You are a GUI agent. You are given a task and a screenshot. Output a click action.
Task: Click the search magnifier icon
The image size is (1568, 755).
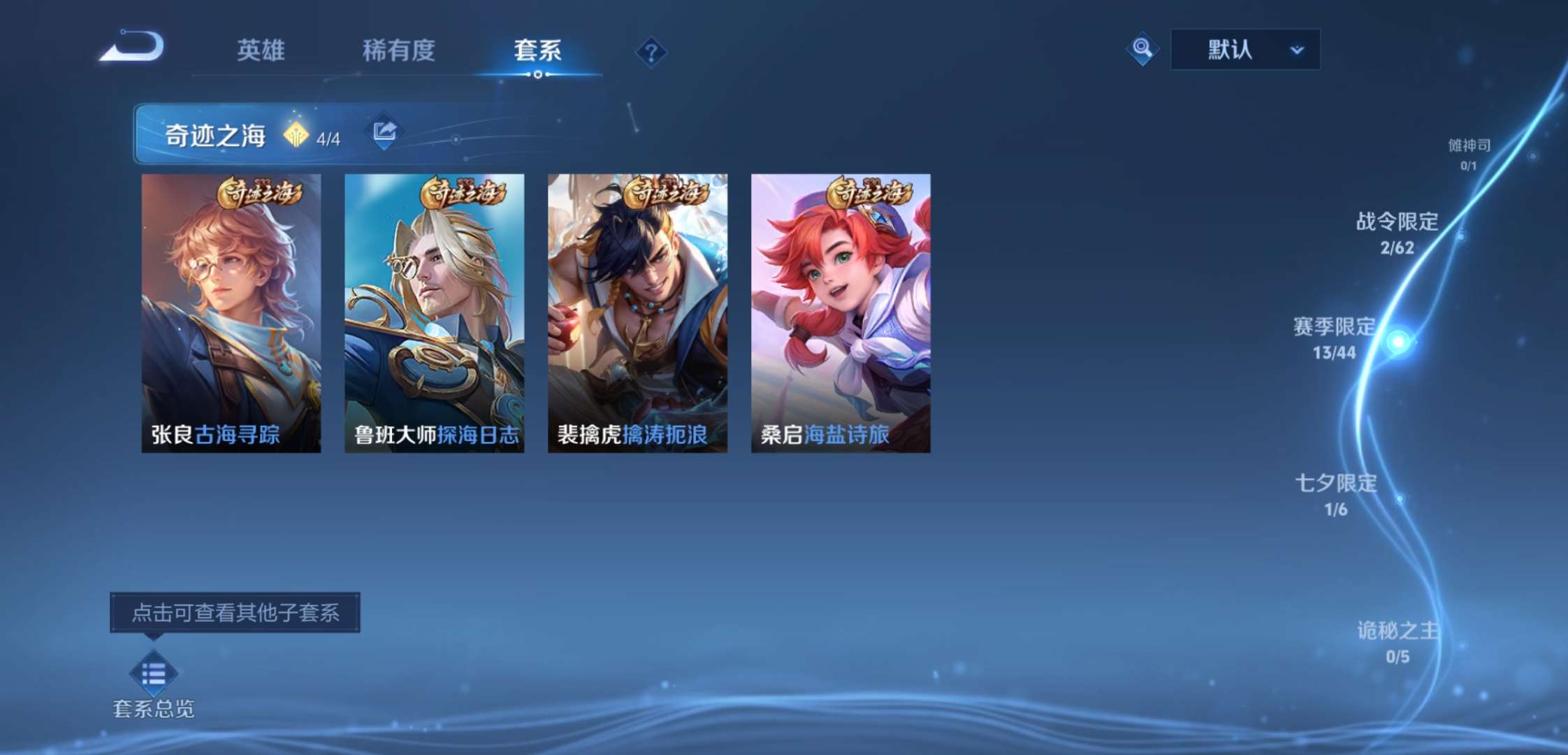click(1142, 49)
